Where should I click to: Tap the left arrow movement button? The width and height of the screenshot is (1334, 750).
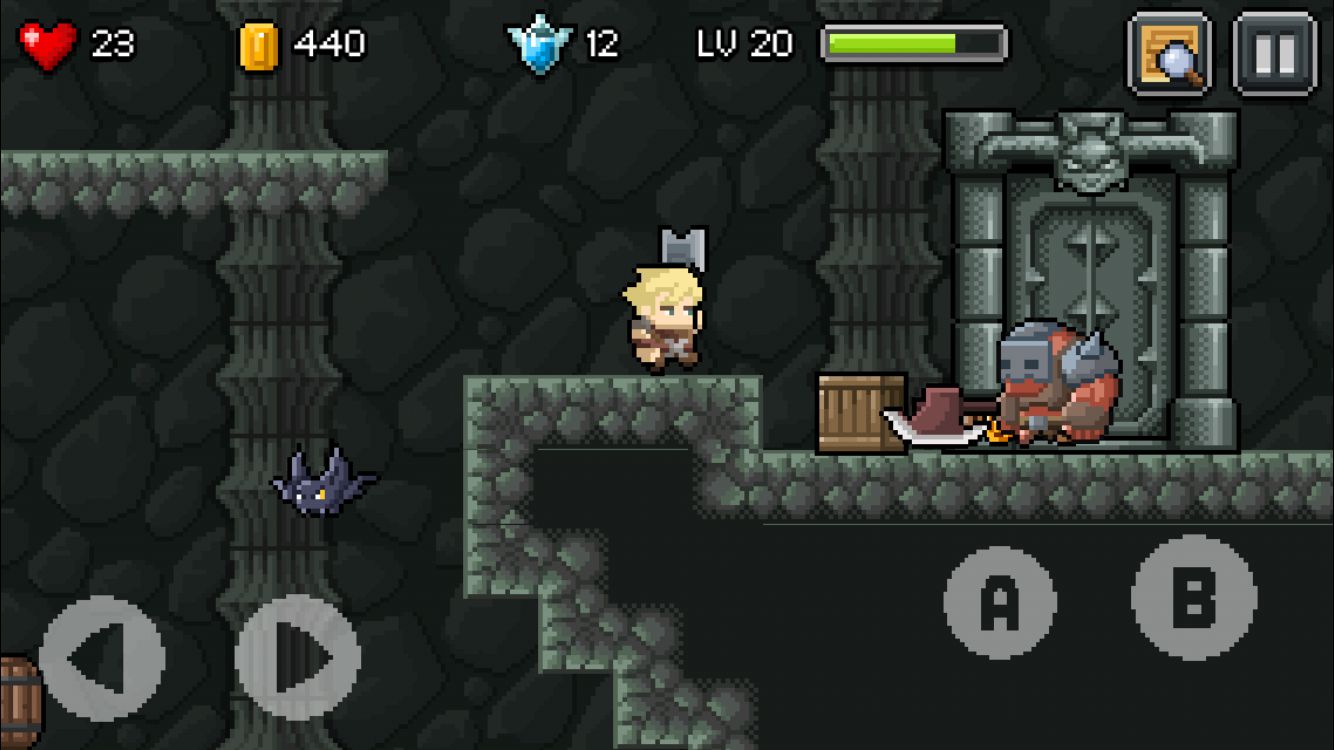click(102, 658)
